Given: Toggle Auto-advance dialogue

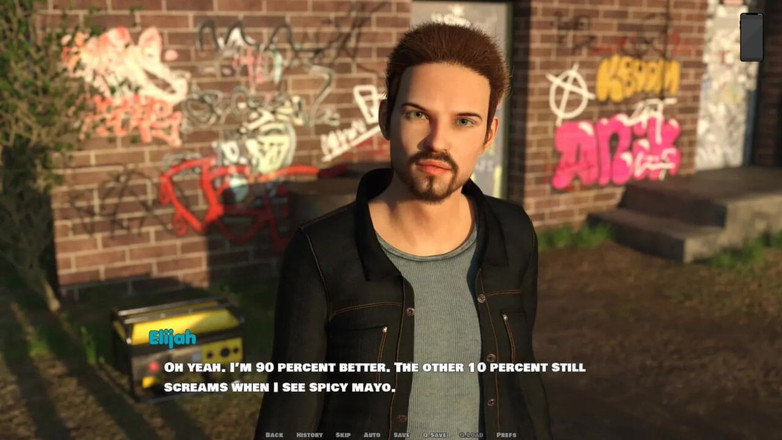Looking at the screenshot, I should (x=372, y=435).
